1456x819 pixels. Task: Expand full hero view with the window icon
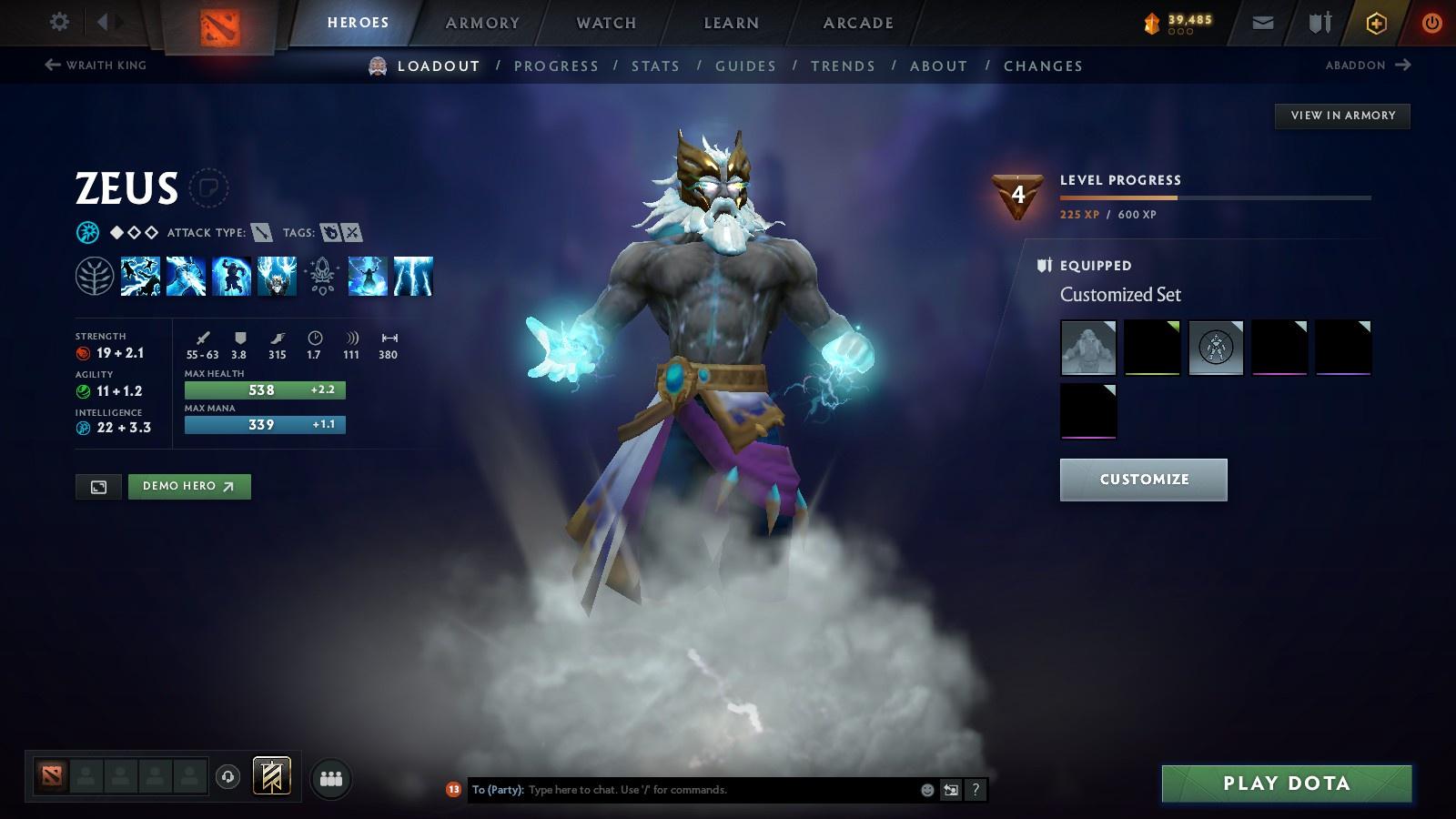98,487
